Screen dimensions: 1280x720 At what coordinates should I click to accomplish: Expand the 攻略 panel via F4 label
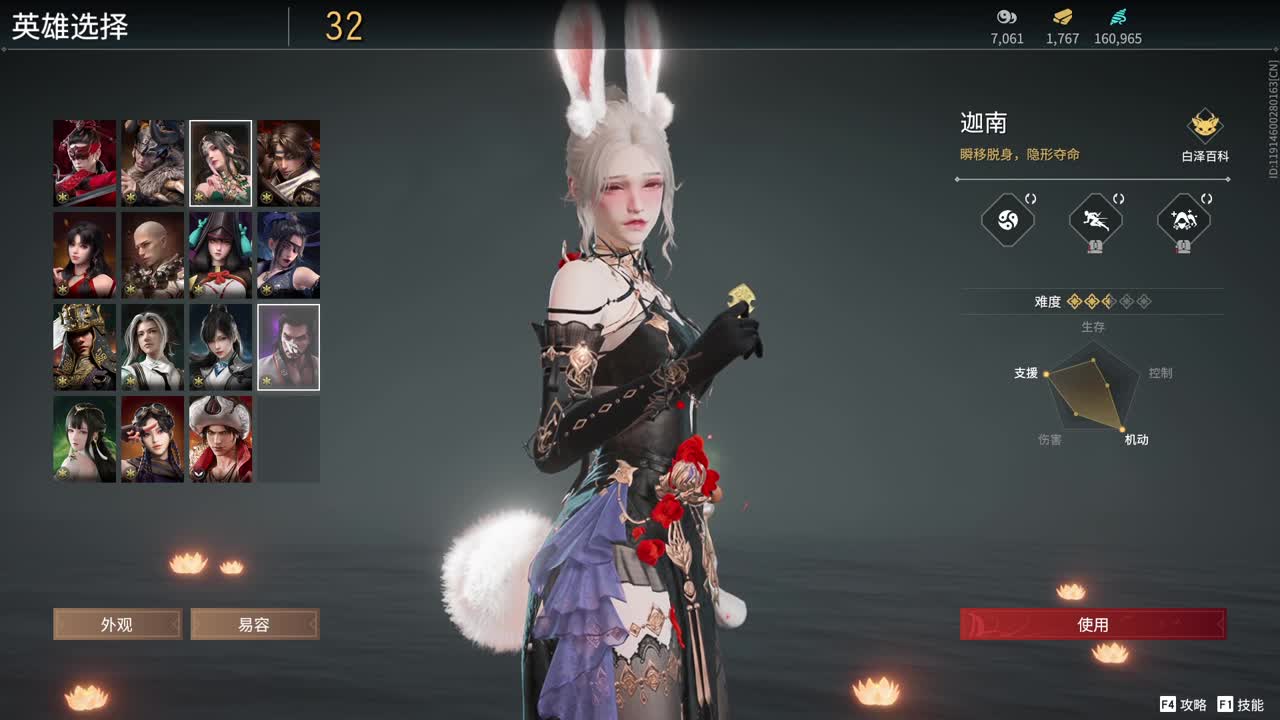1166,703
